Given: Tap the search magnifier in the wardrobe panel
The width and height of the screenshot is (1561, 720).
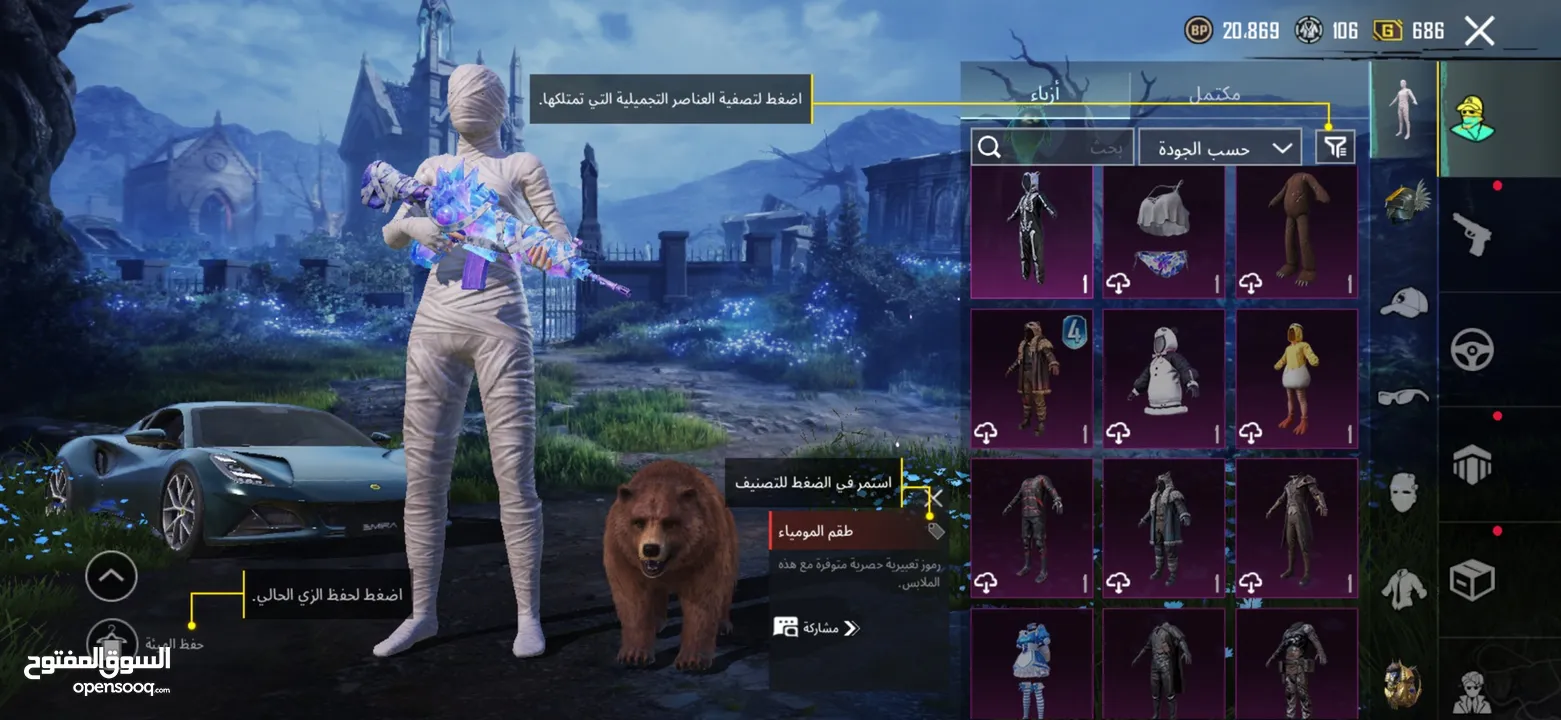Looking at the screenshot, I should coord(989,147).
